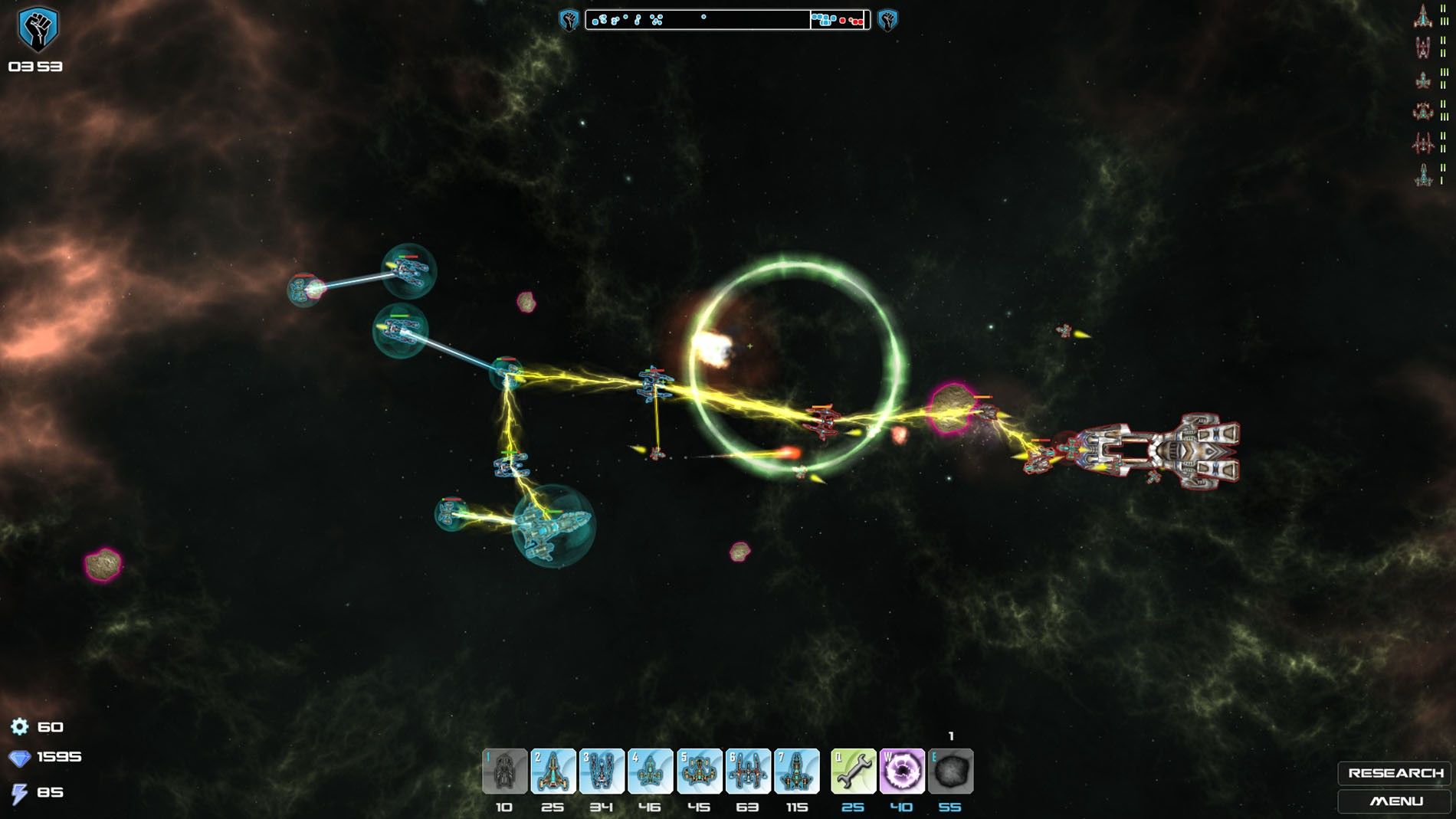This screenshot has width=1456, height=819.
Task: Click the battlefield progress minimap bar
Action: (x=727, y=20)
